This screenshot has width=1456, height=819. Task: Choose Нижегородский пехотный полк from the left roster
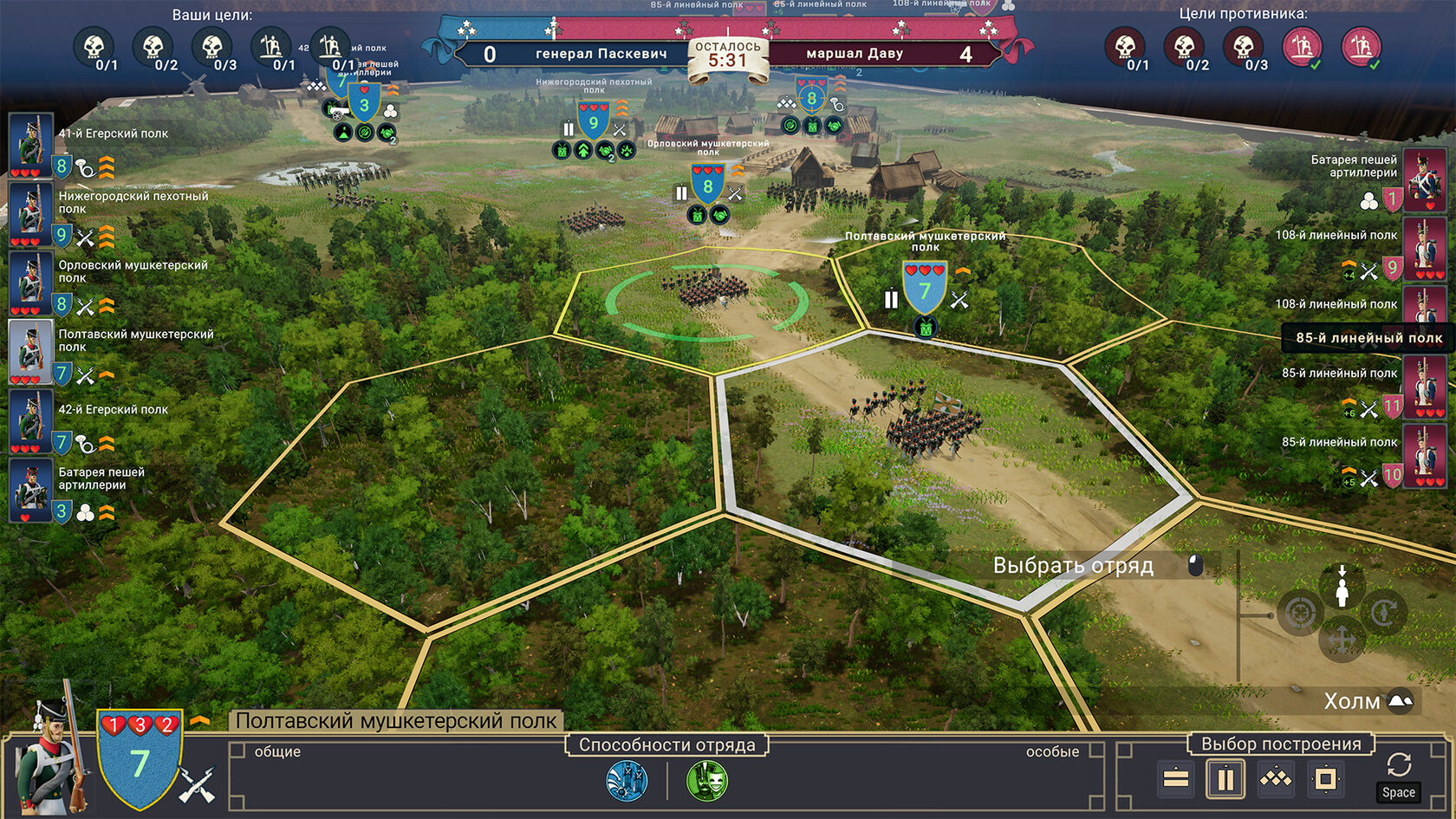click(x=30, y=212)
